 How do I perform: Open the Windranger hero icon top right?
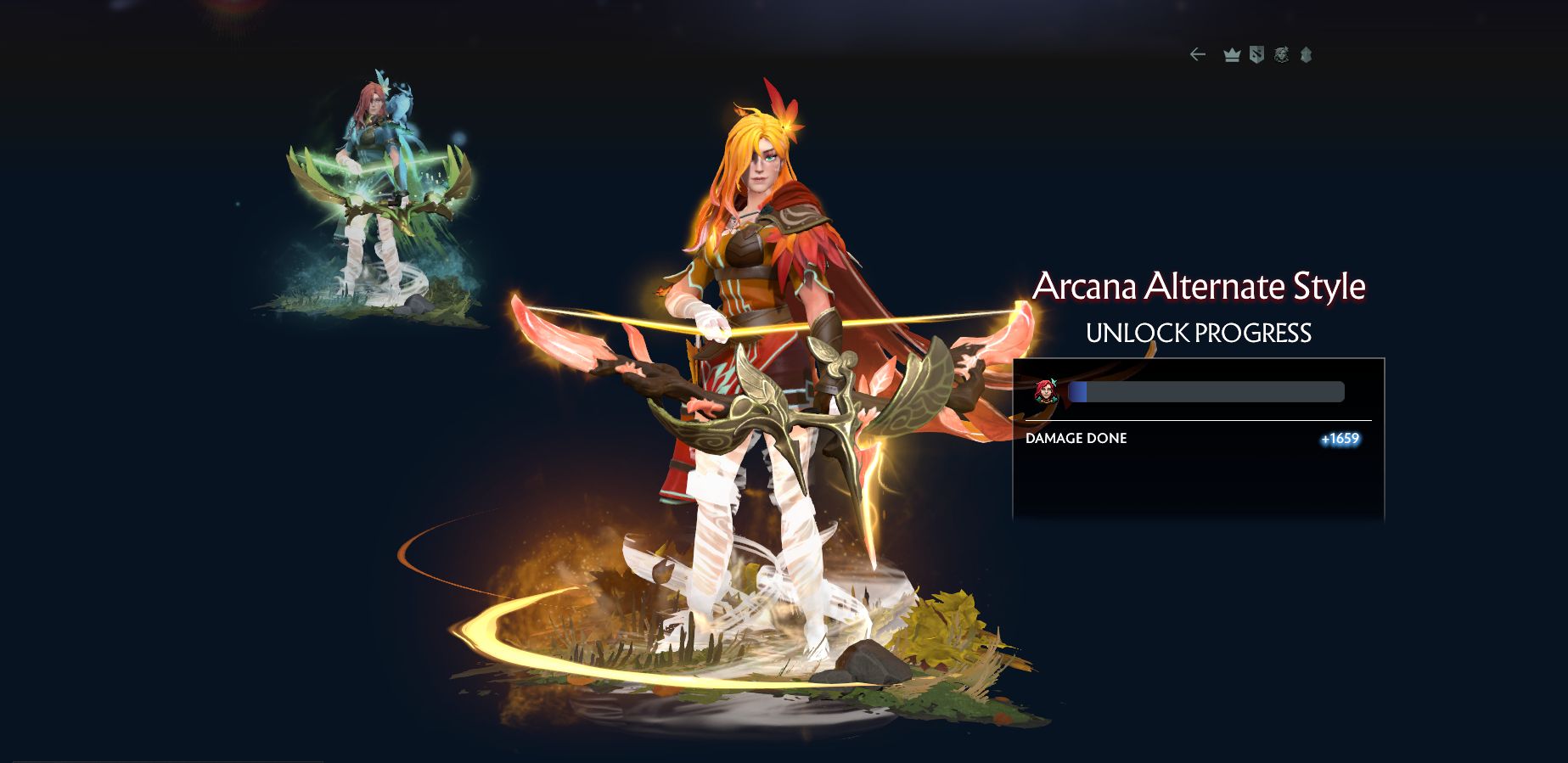[1280, 54]
